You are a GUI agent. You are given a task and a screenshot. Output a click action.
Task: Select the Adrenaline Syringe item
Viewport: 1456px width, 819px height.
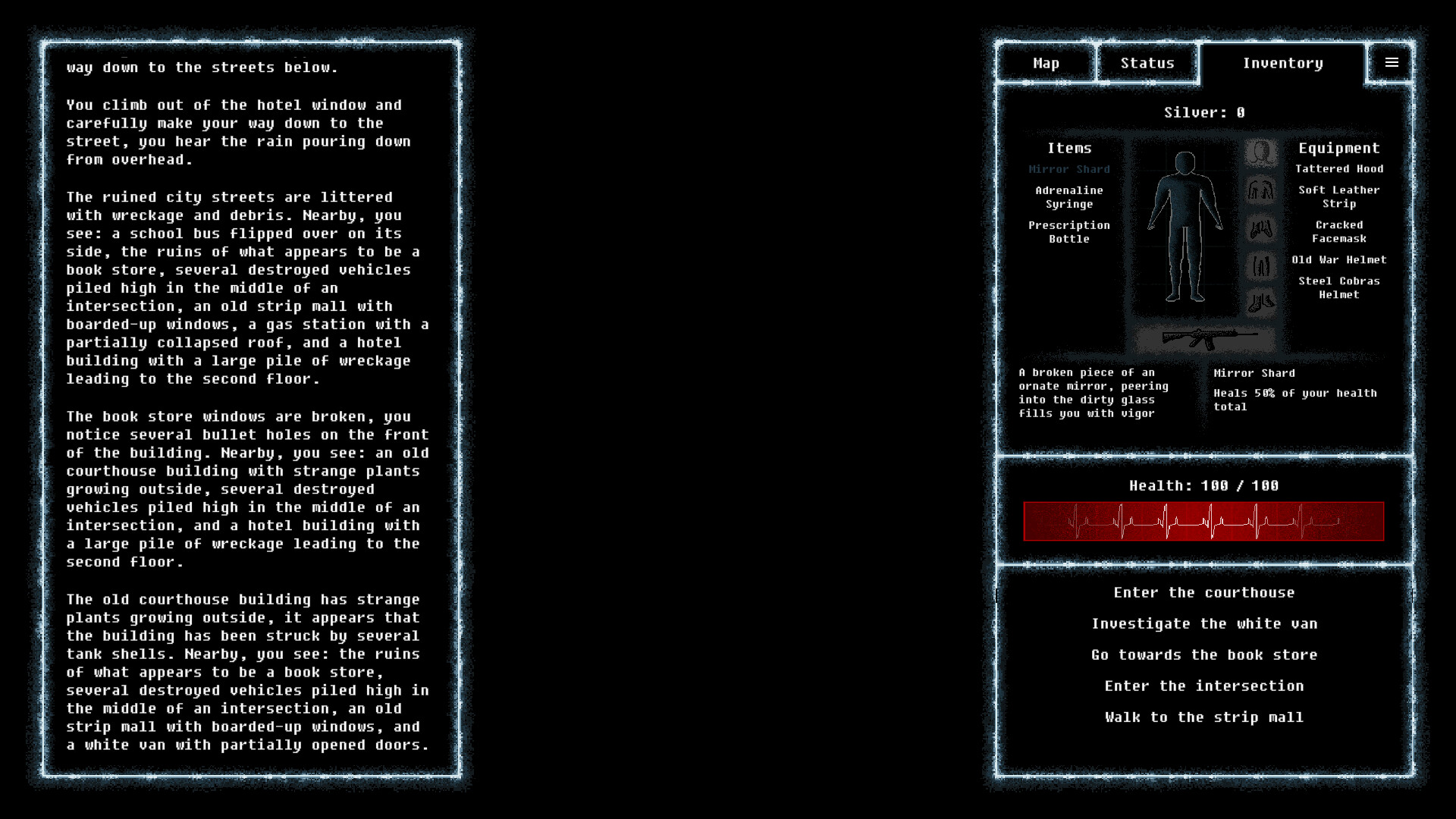click(1069, 198)
